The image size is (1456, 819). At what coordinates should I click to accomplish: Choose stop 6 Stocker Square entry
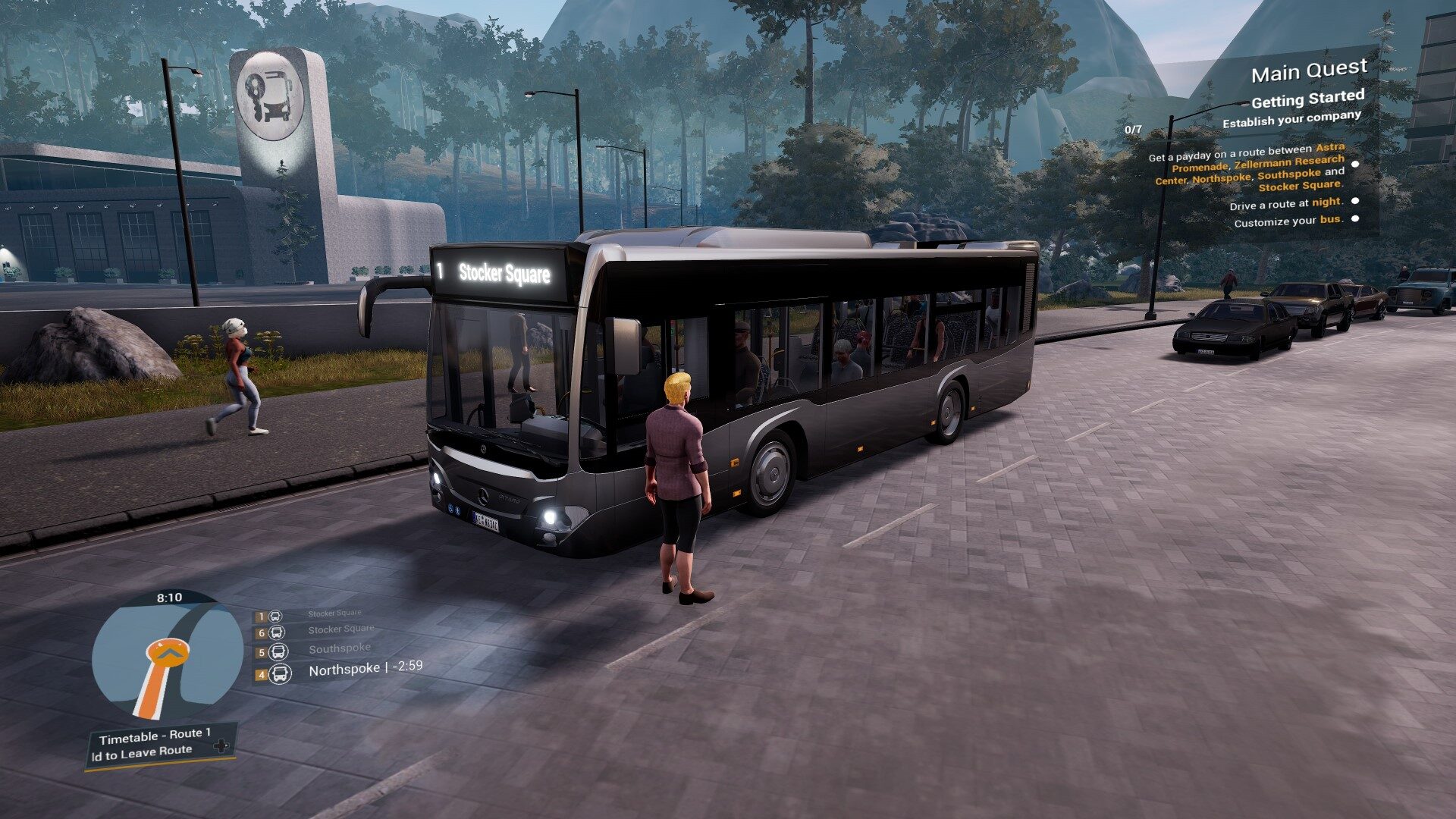click(x=340, y=629)
